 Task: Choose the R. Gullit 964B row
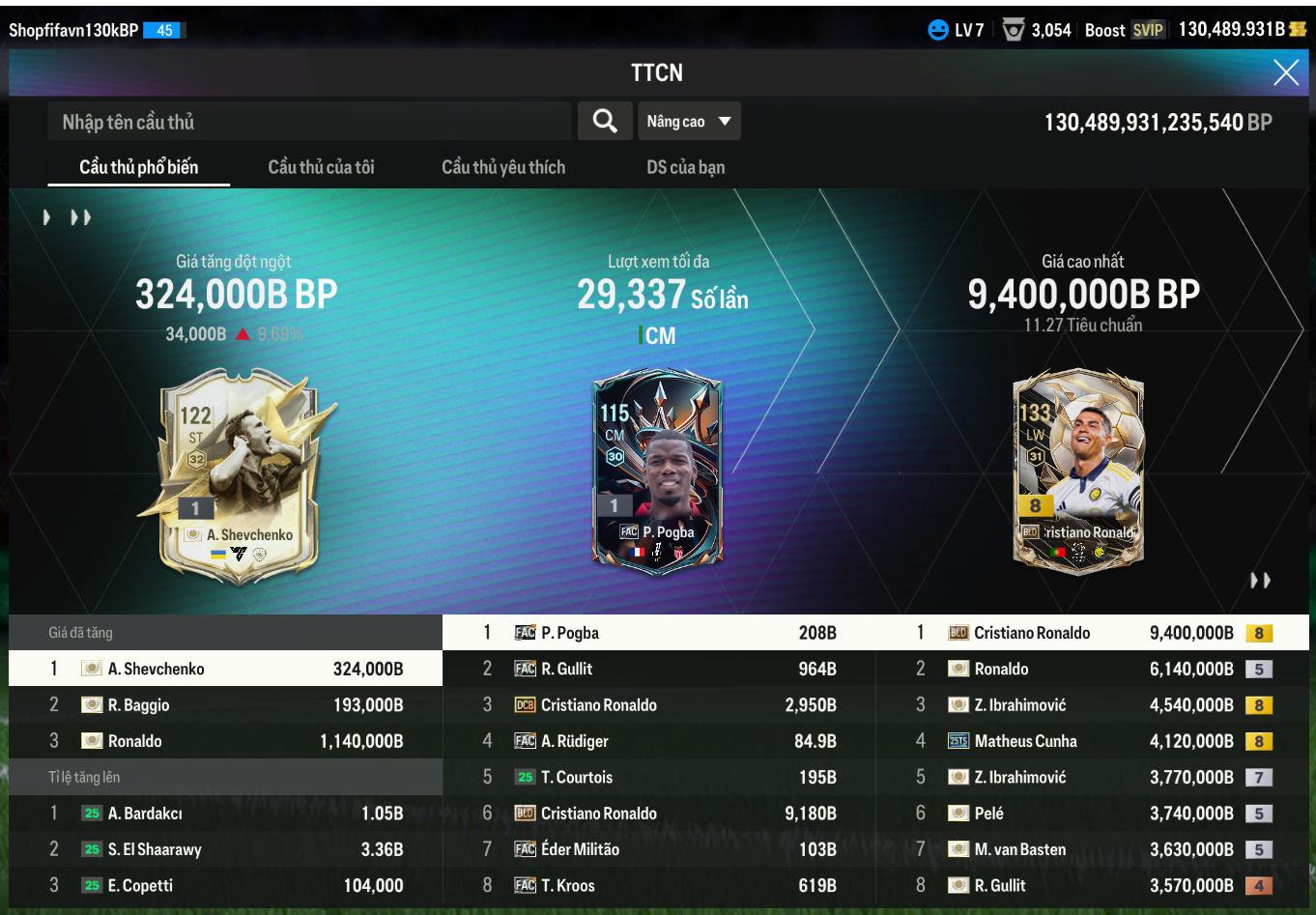click(659, 669)
